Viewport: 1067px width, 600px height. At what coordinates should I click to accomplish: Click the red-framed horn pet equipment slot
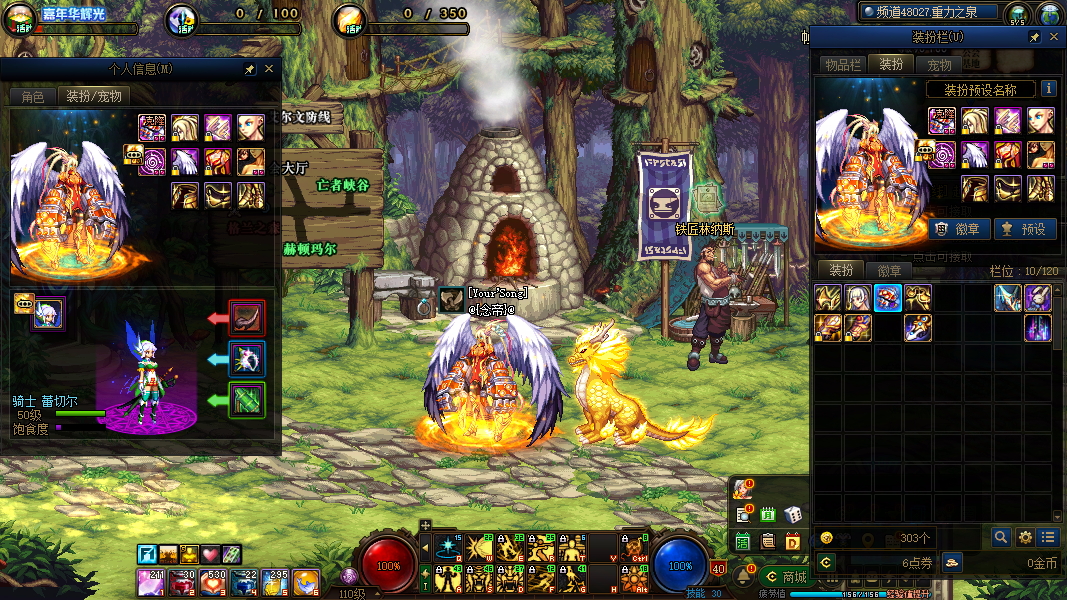pos(247,318)
